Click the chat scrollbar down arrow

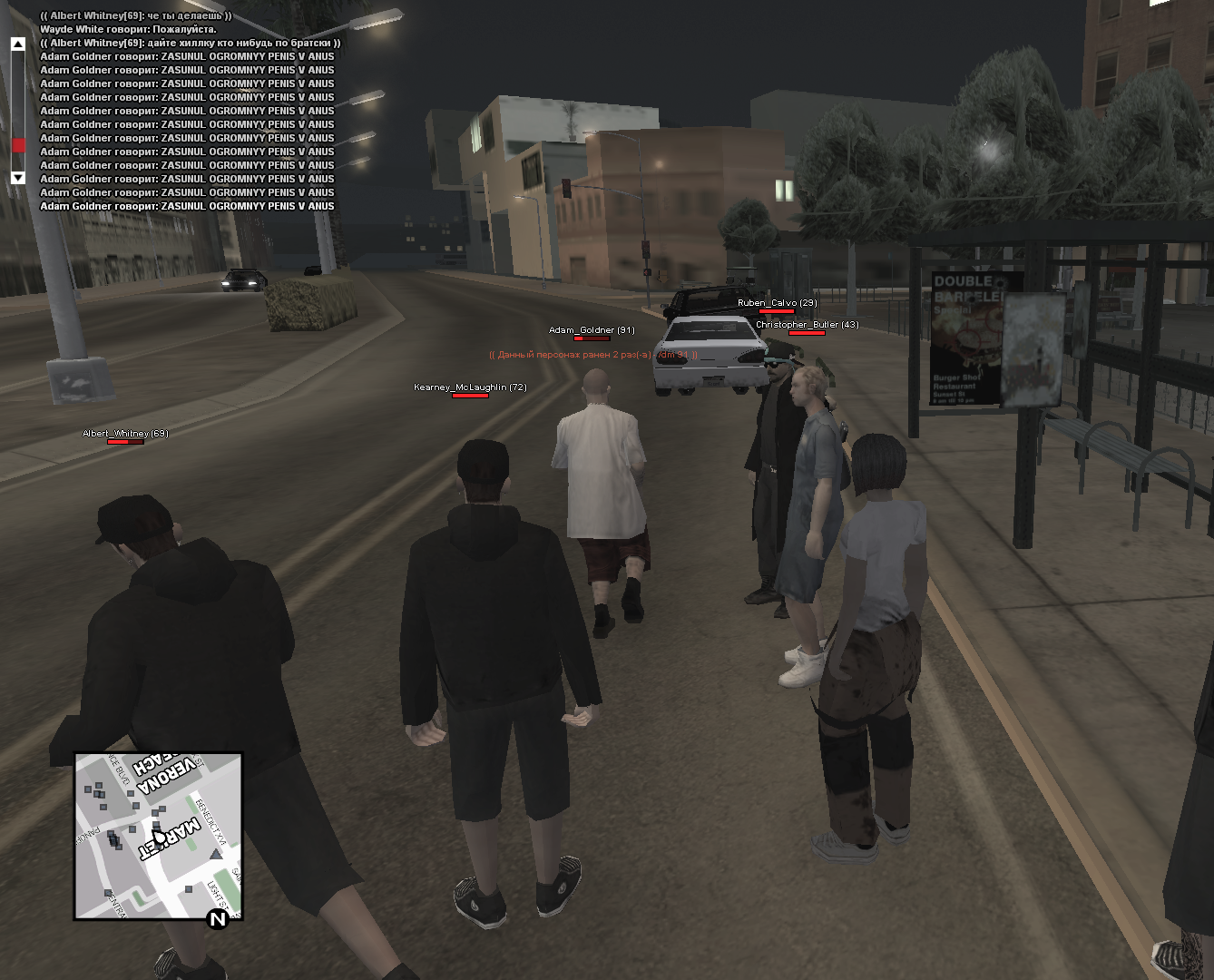pyautogui.click(x=18, y=178)
